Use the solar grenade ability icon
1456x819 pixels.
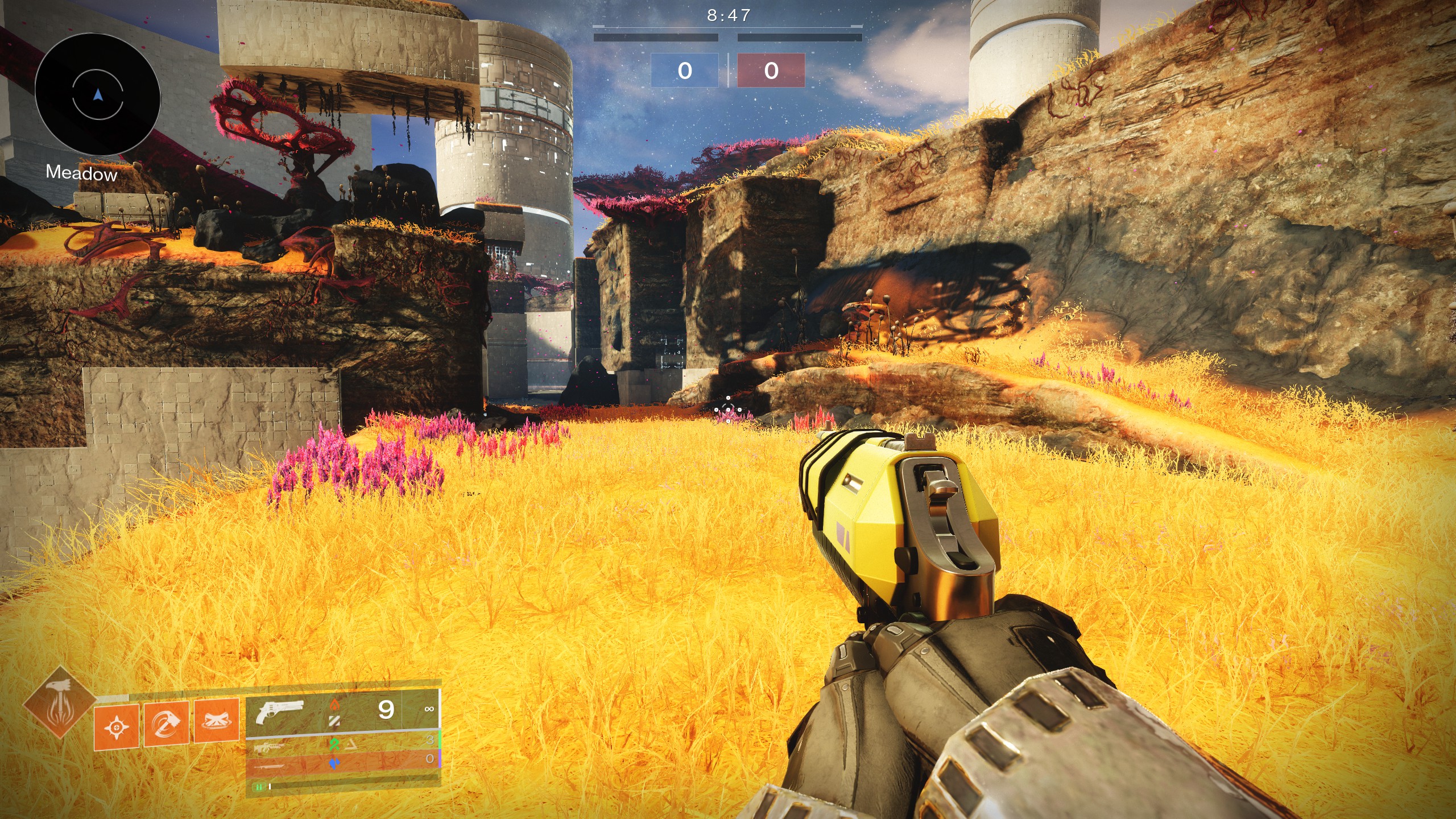click(117, 726)
